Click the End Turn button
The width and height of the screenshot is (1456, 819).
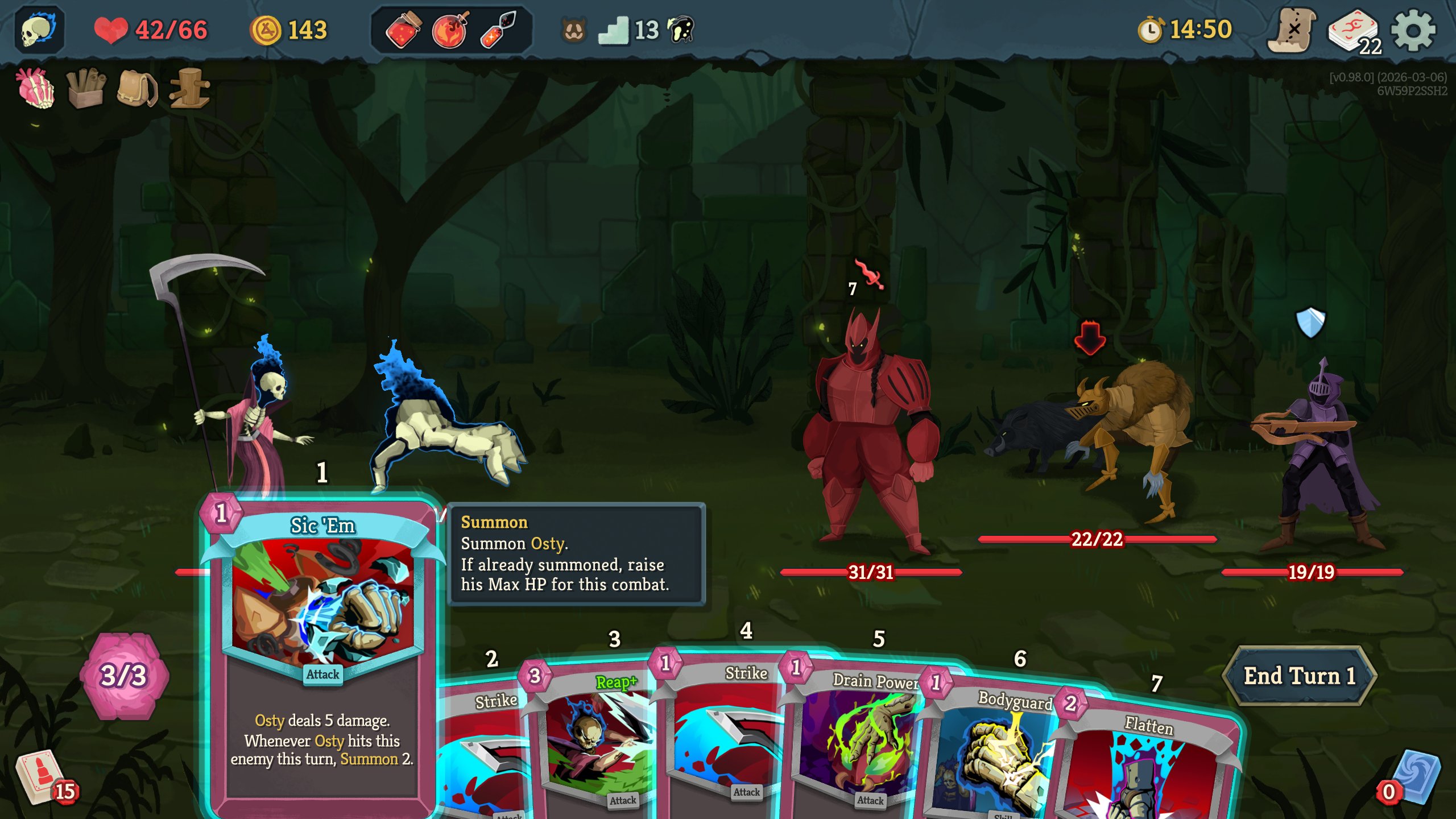1299,676
